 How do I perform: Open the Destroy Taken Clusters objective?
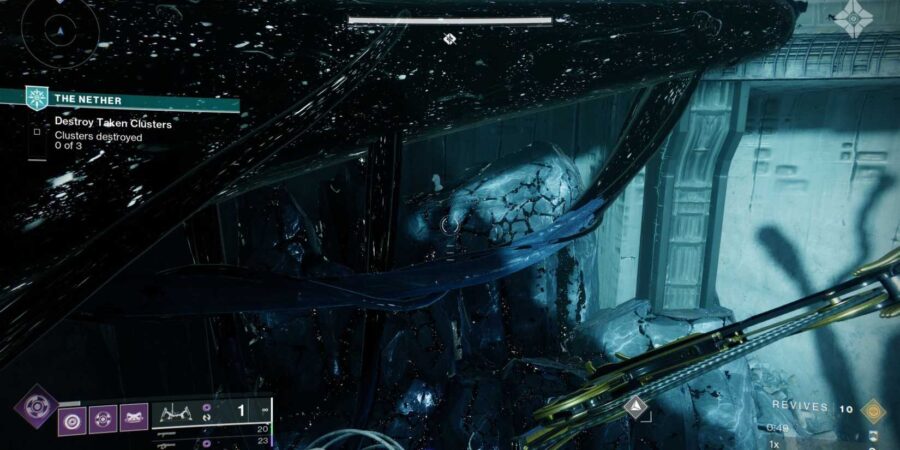click(112, 123)
